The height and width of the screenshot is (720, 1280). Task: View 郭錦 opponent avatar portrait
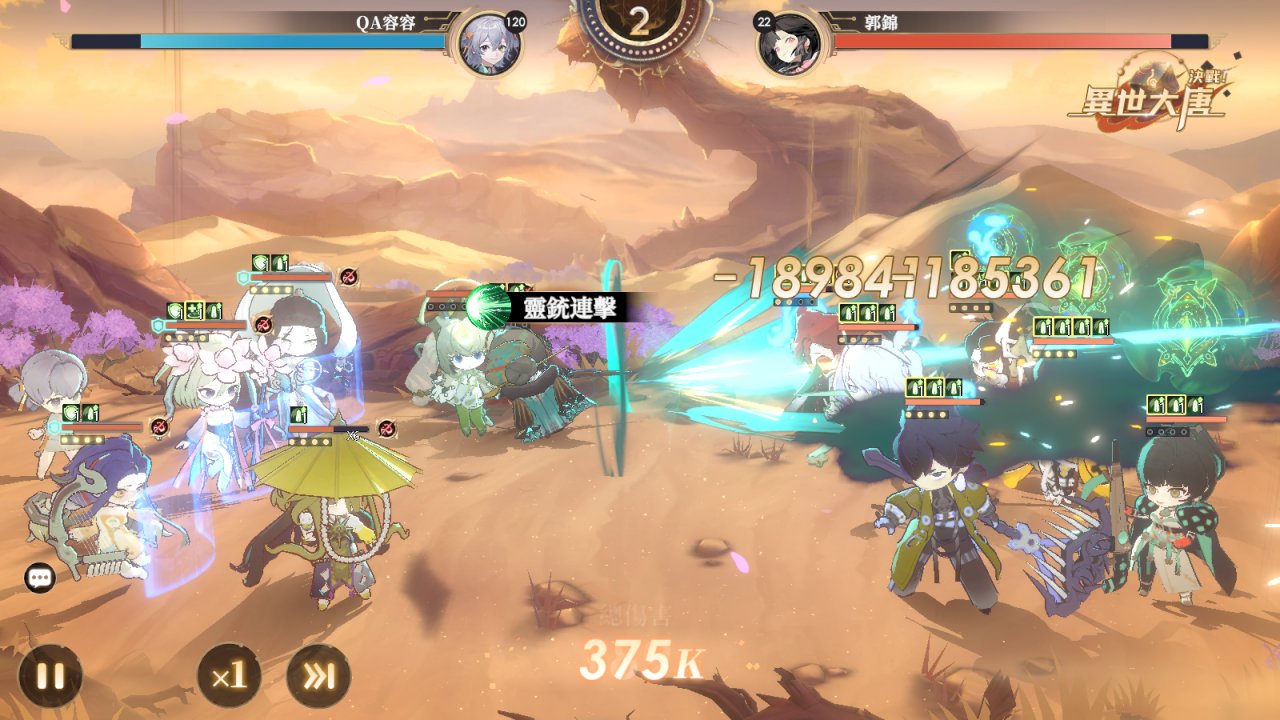pyautogui.click(x=789, y=44)
